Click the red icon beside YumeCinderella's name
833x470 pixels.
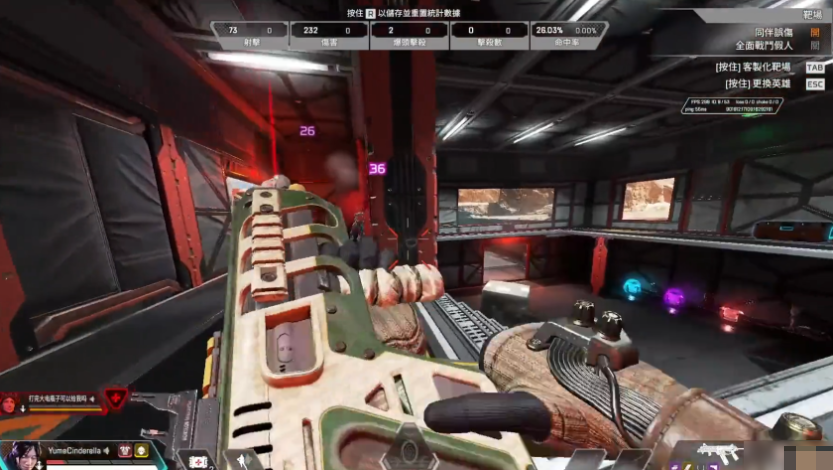[125, 451]
